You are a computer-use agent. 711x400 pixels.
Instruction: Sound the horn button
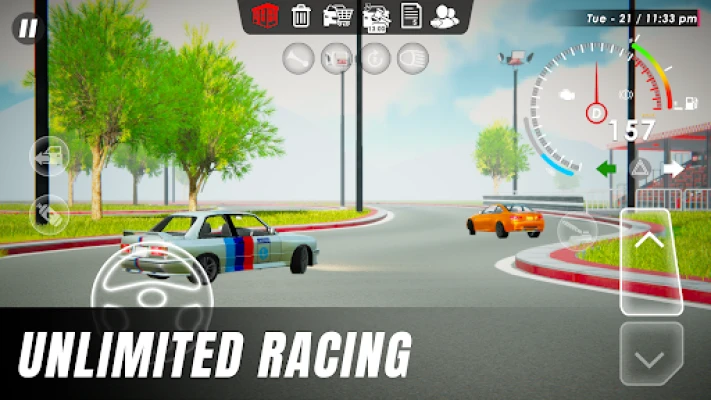point(297,58)
